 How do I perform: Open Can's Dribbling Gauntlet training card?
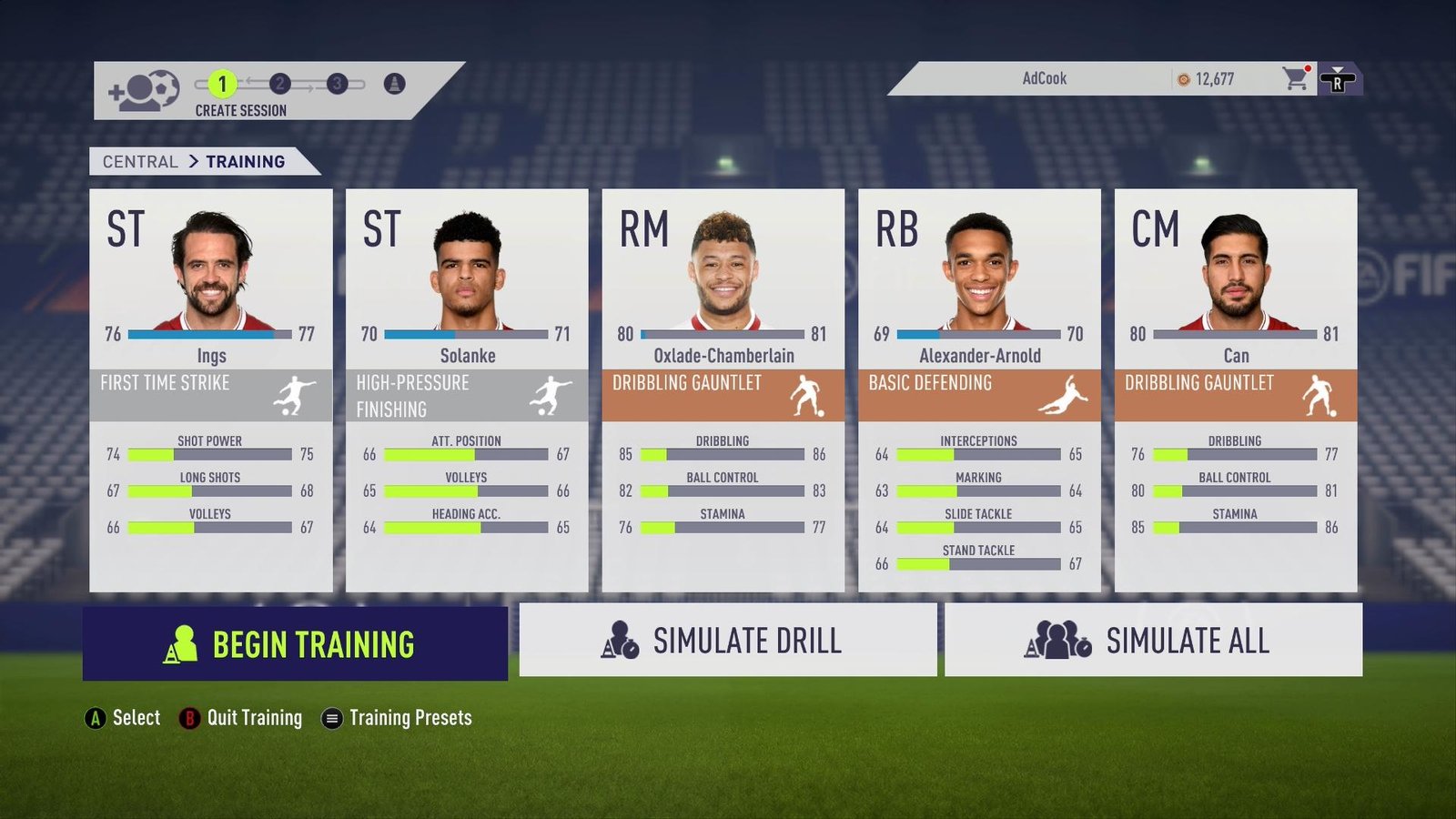tap(1235, 390)
